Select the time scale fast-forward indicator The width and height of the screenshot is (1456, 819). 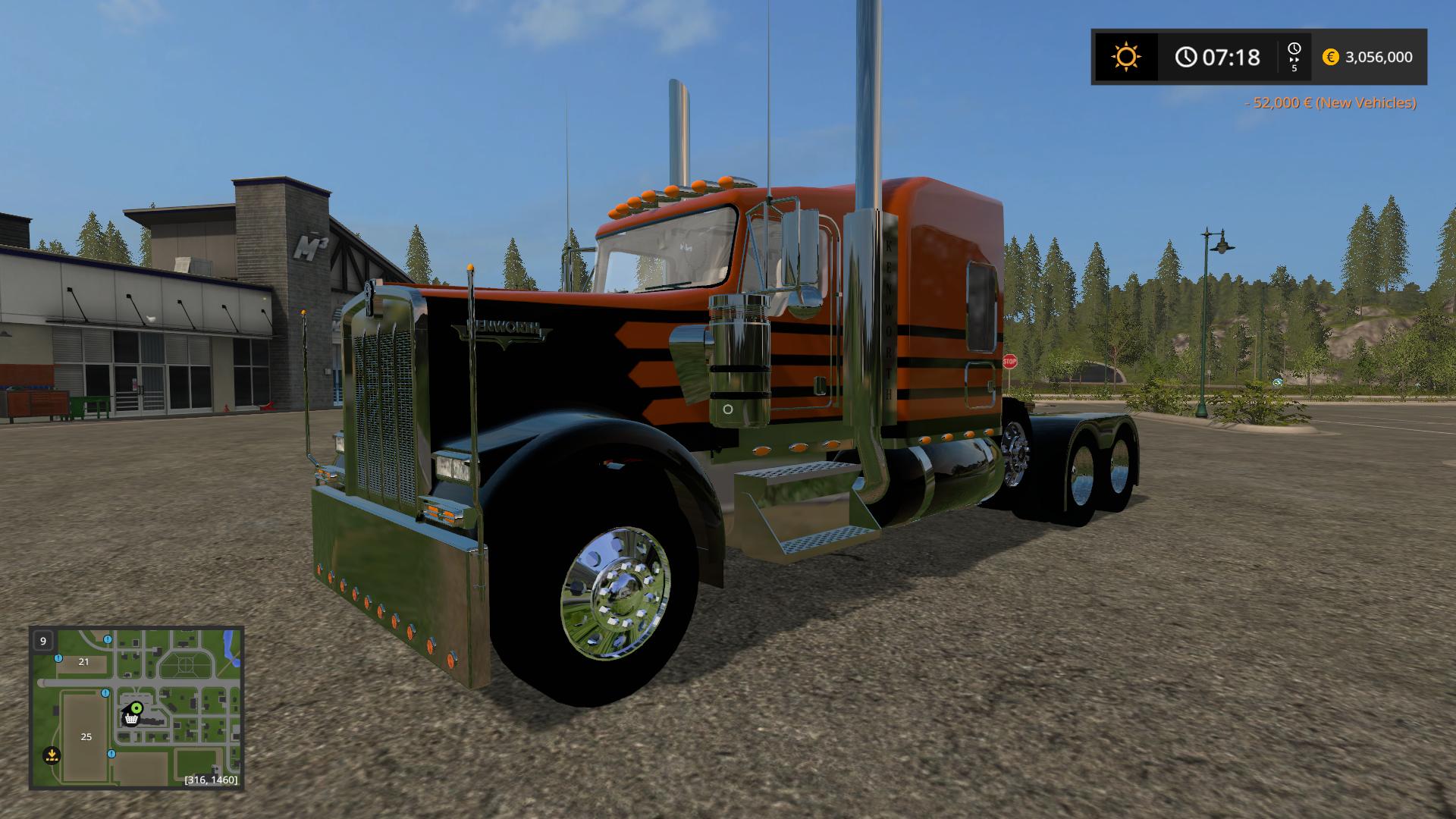click(x=1294, y=57)
